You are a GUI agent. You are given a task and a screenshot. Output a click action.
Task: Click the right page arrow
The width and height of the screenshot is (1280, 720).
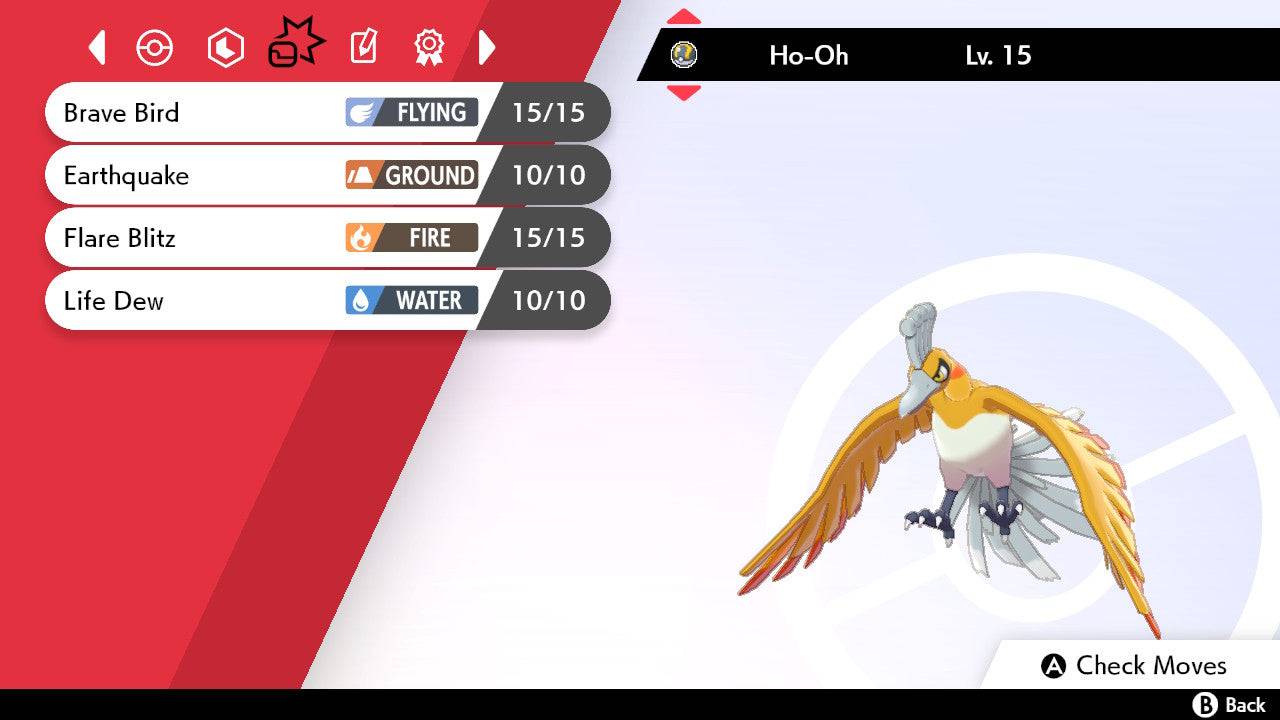coord(487,46)
